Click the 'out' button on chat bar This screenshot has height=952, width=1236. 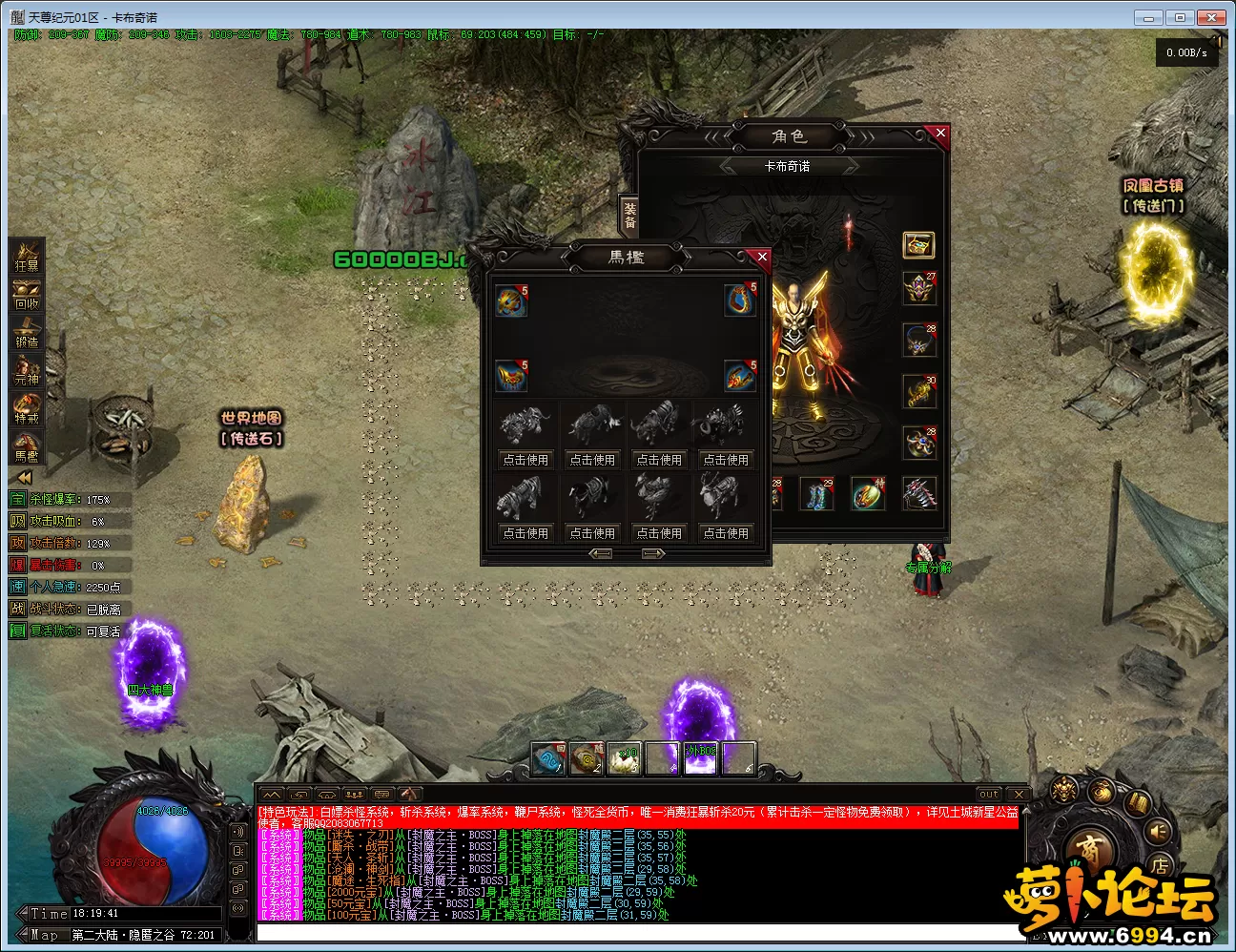point(989,794)
